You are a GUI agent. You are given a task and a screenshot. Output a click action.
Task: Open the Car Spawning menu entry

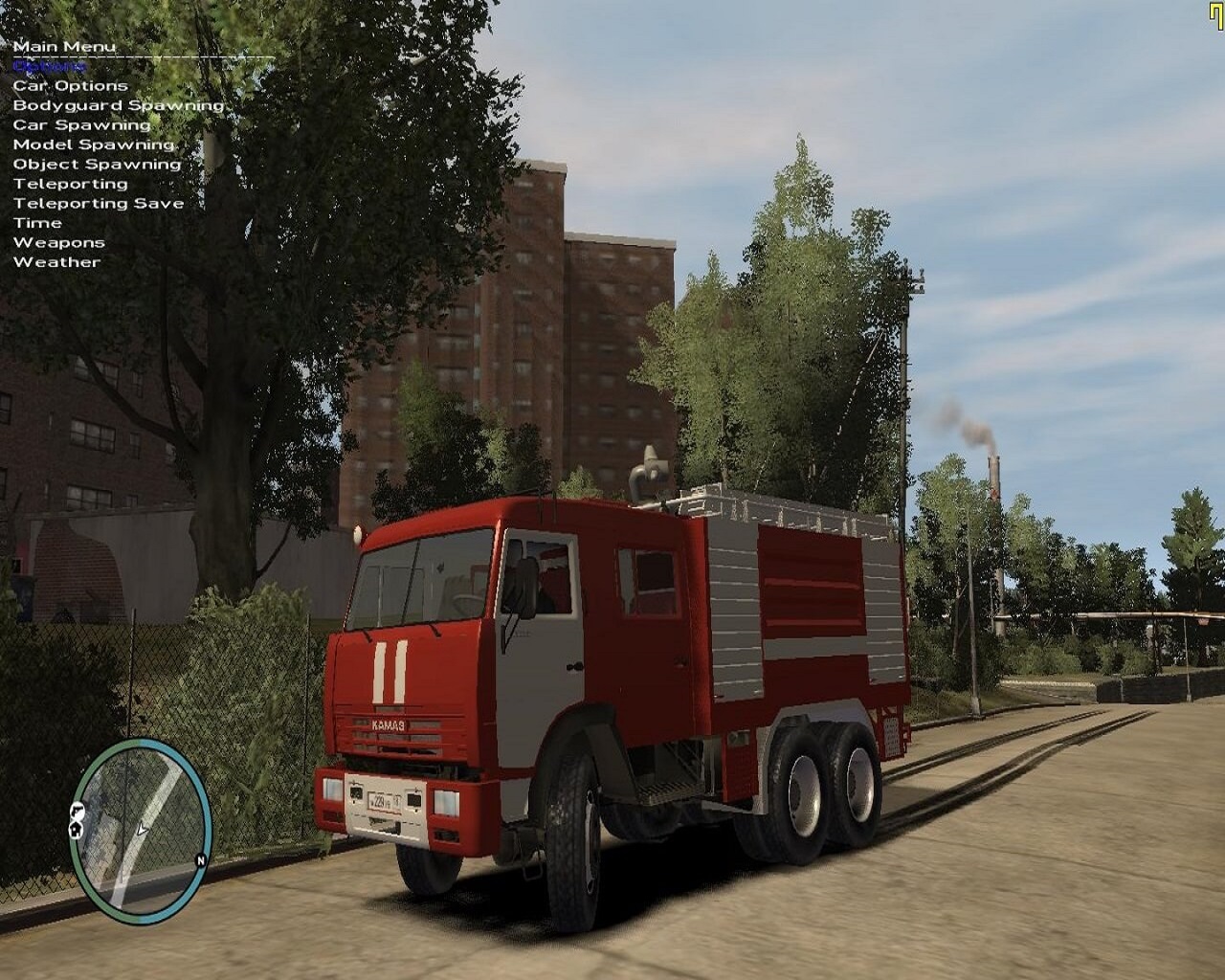coord(81,125)
